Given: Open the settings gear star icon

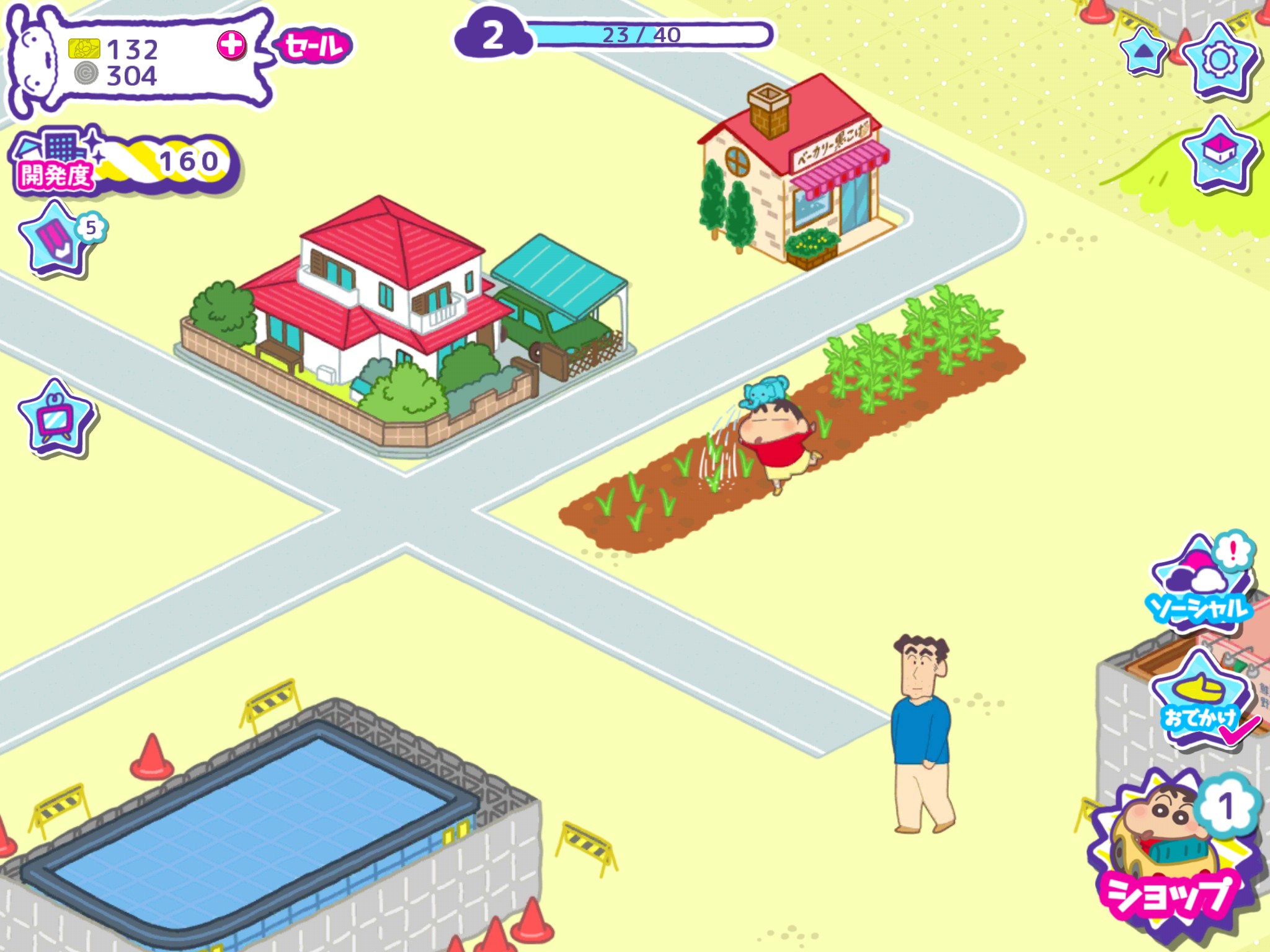Looking at the screenshot, I should 1219,60.
